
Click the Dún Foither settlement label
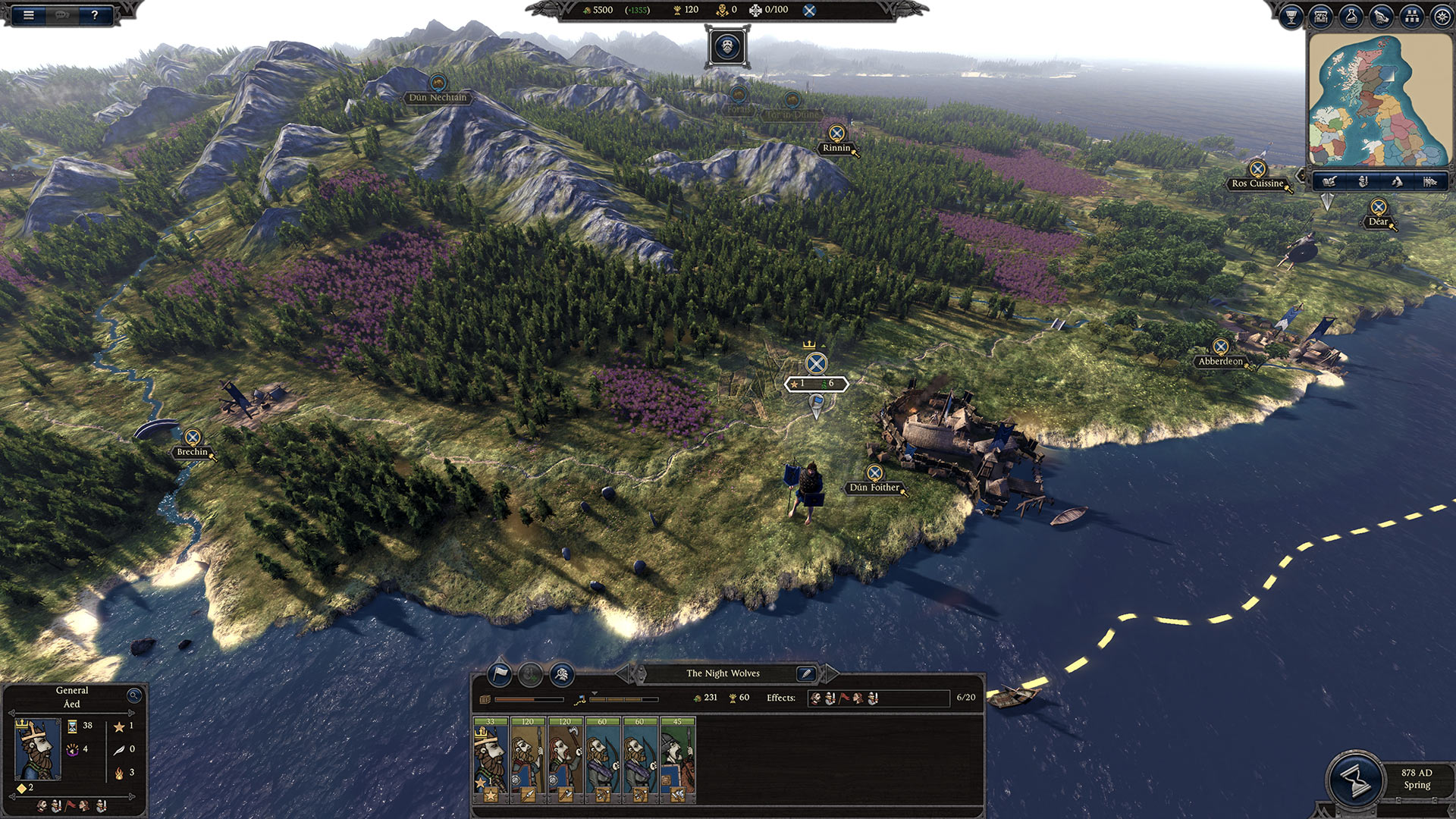click(x=874, y=488)
